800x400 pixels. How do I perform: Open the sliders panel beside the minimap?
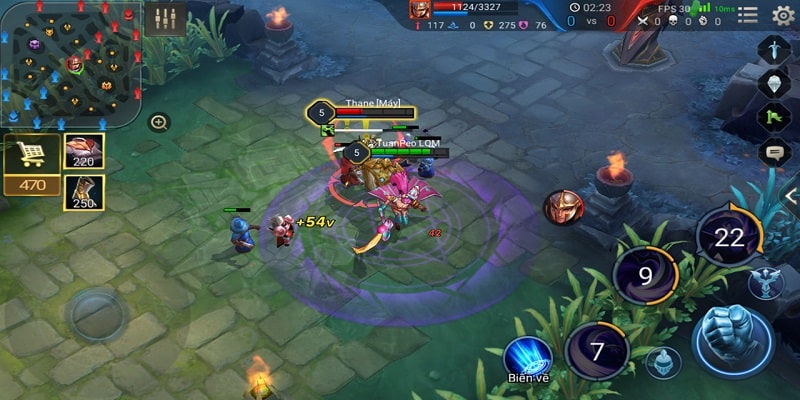point(165,19)
